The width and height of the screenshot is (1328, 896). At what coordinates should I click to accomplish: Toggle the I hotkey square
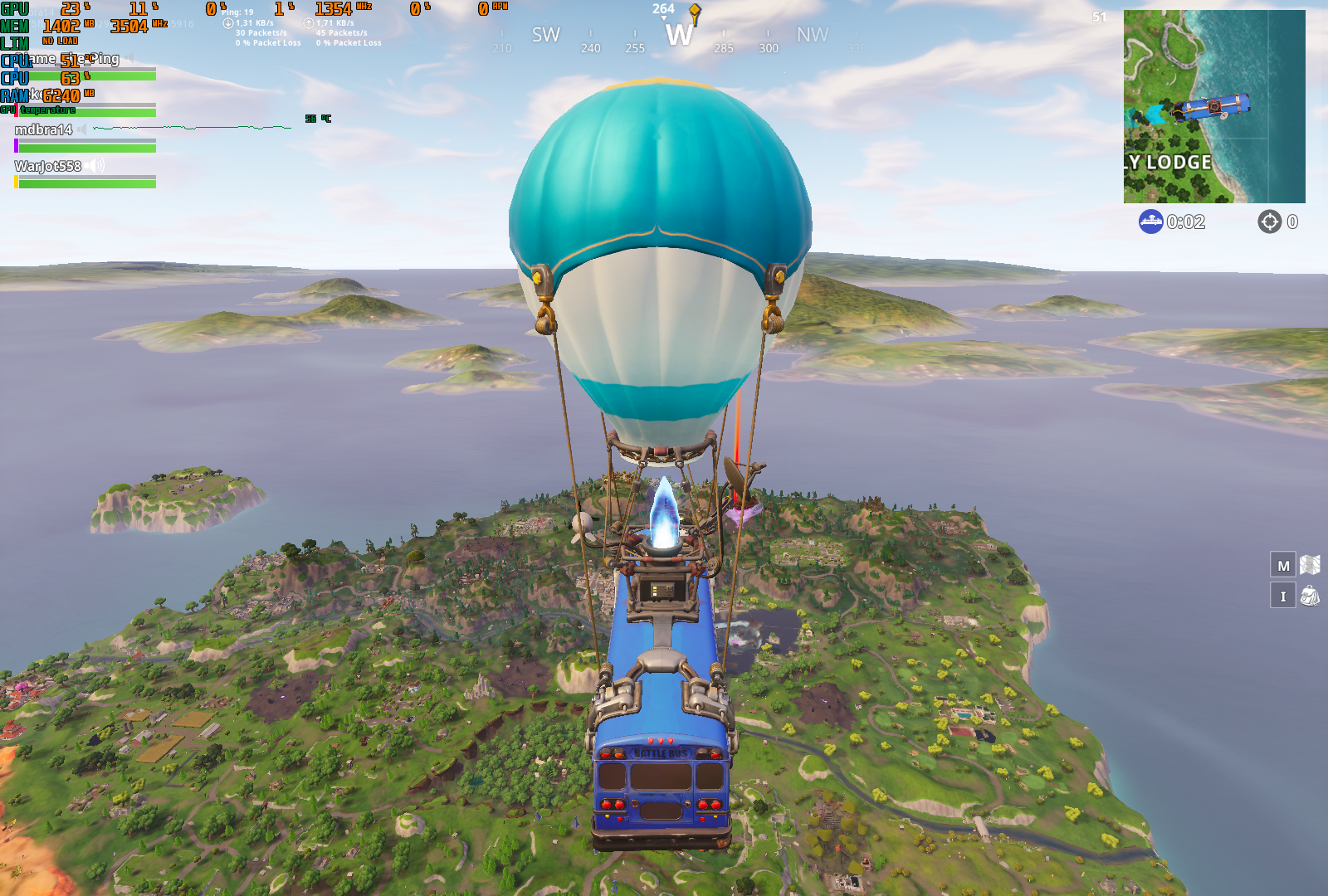pyautogui.click(x=1282, y=596)
